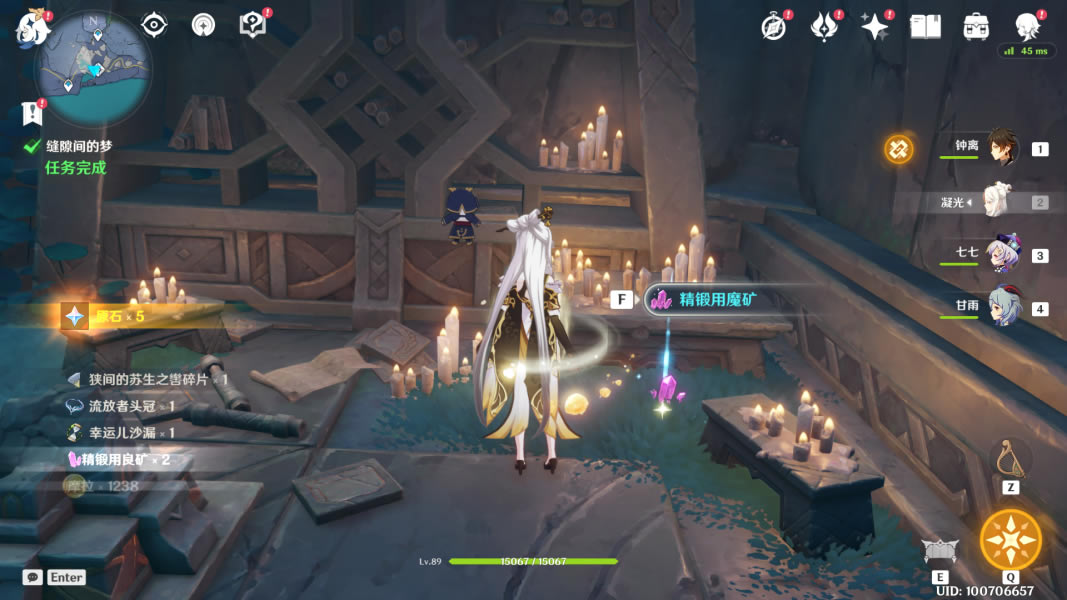Open the inventory backpack icon

pyautogui.click(x=976, y=27)
